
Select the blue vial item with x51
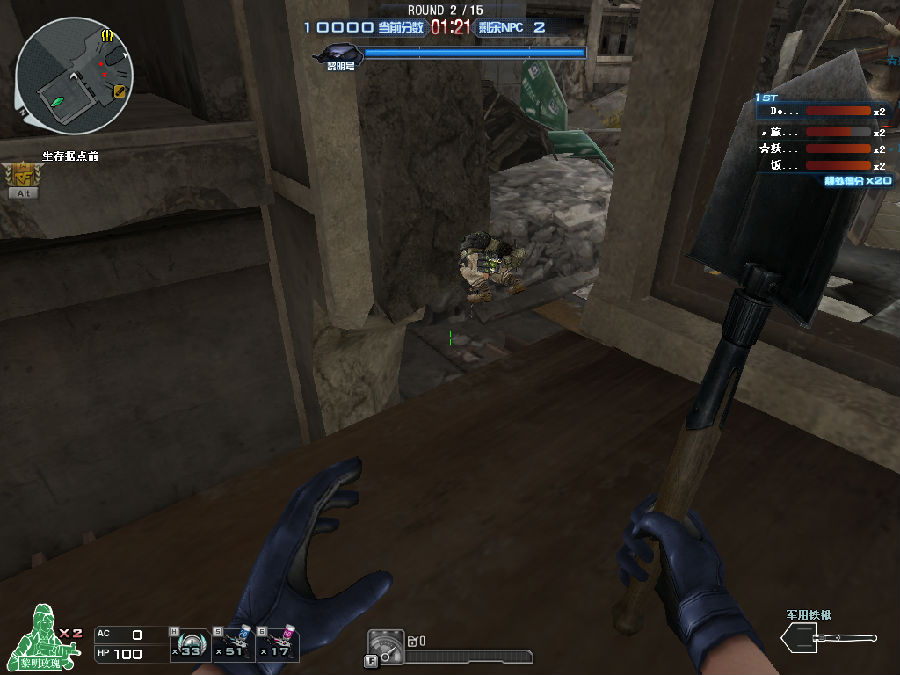pos(233,645)
